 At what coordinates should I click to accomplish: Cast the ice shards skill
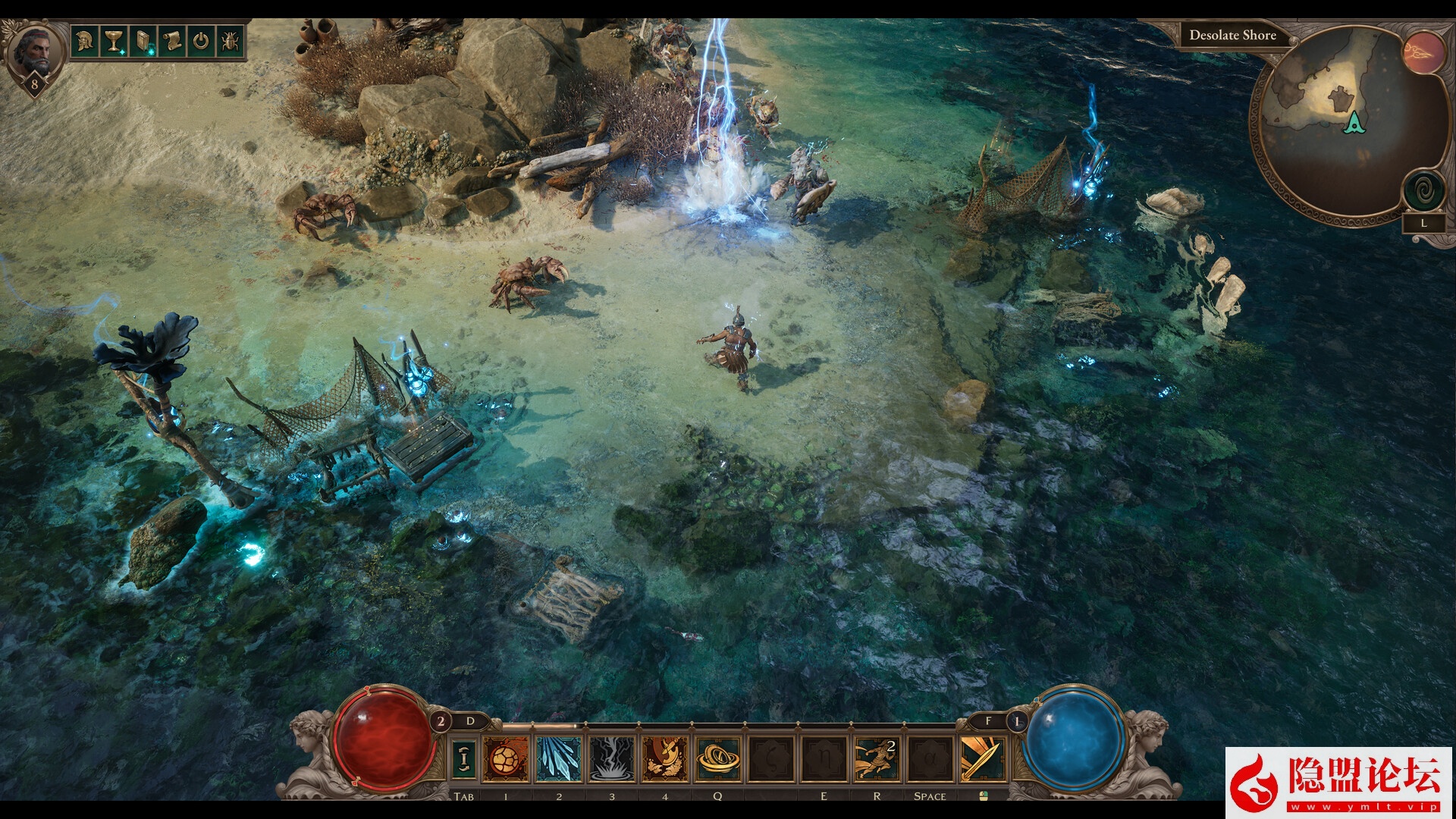click(558, 759)
